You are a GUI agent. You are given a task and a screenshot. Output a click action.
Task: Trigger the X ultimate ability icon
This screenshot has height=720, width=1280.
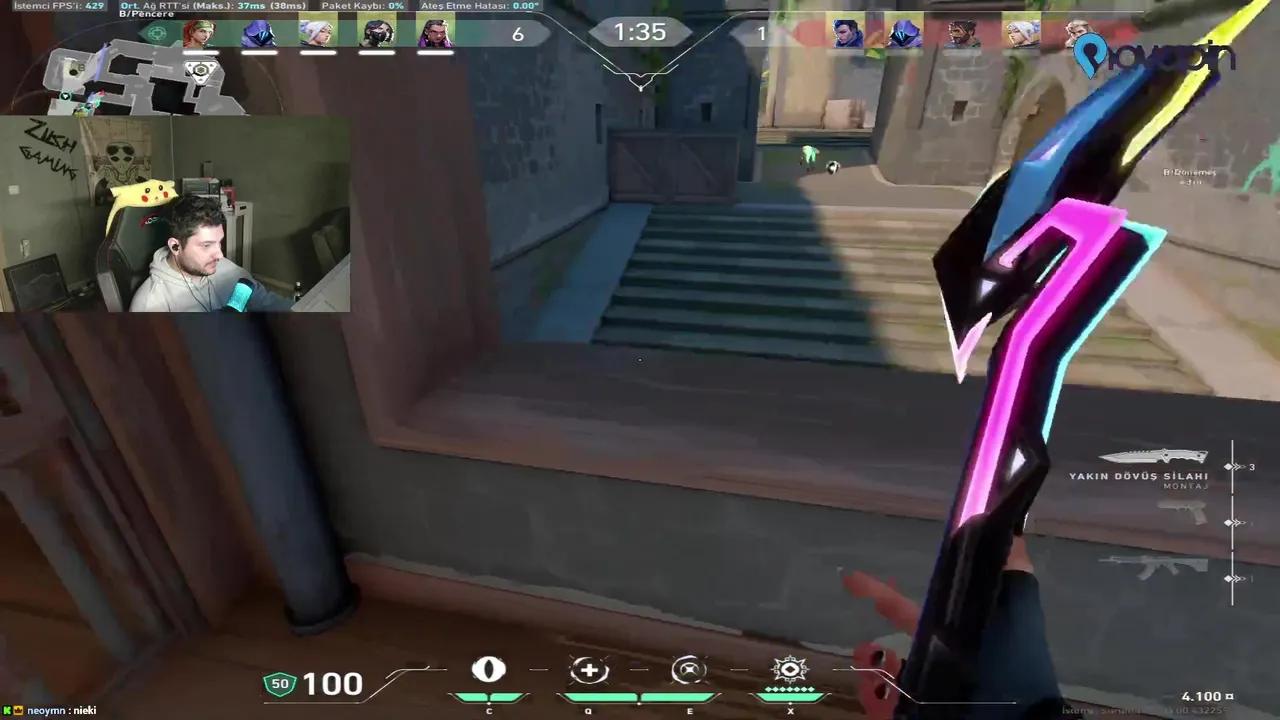[x=791, y=671]
